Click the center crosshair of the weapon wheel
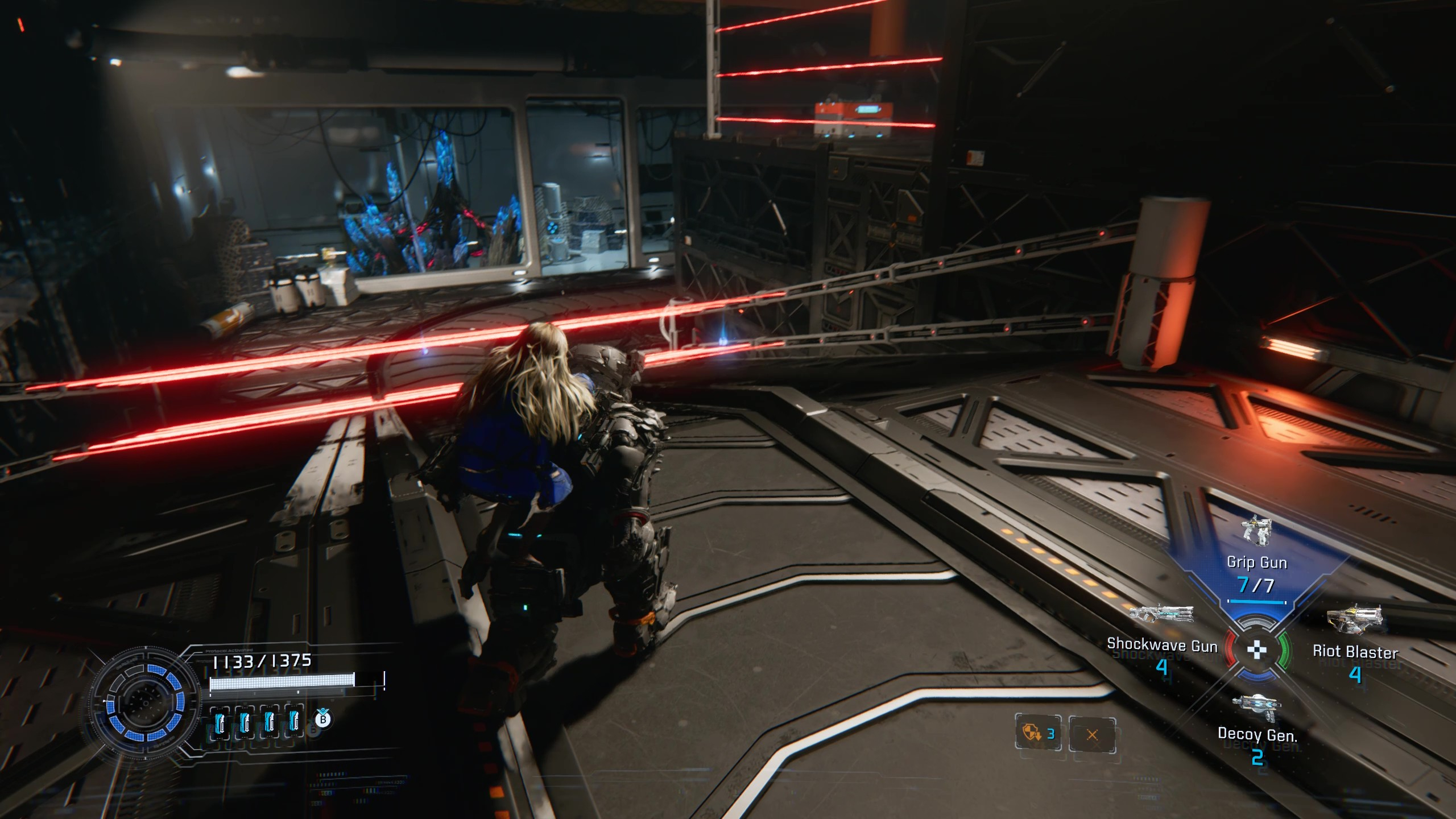 pos(1258,650)
